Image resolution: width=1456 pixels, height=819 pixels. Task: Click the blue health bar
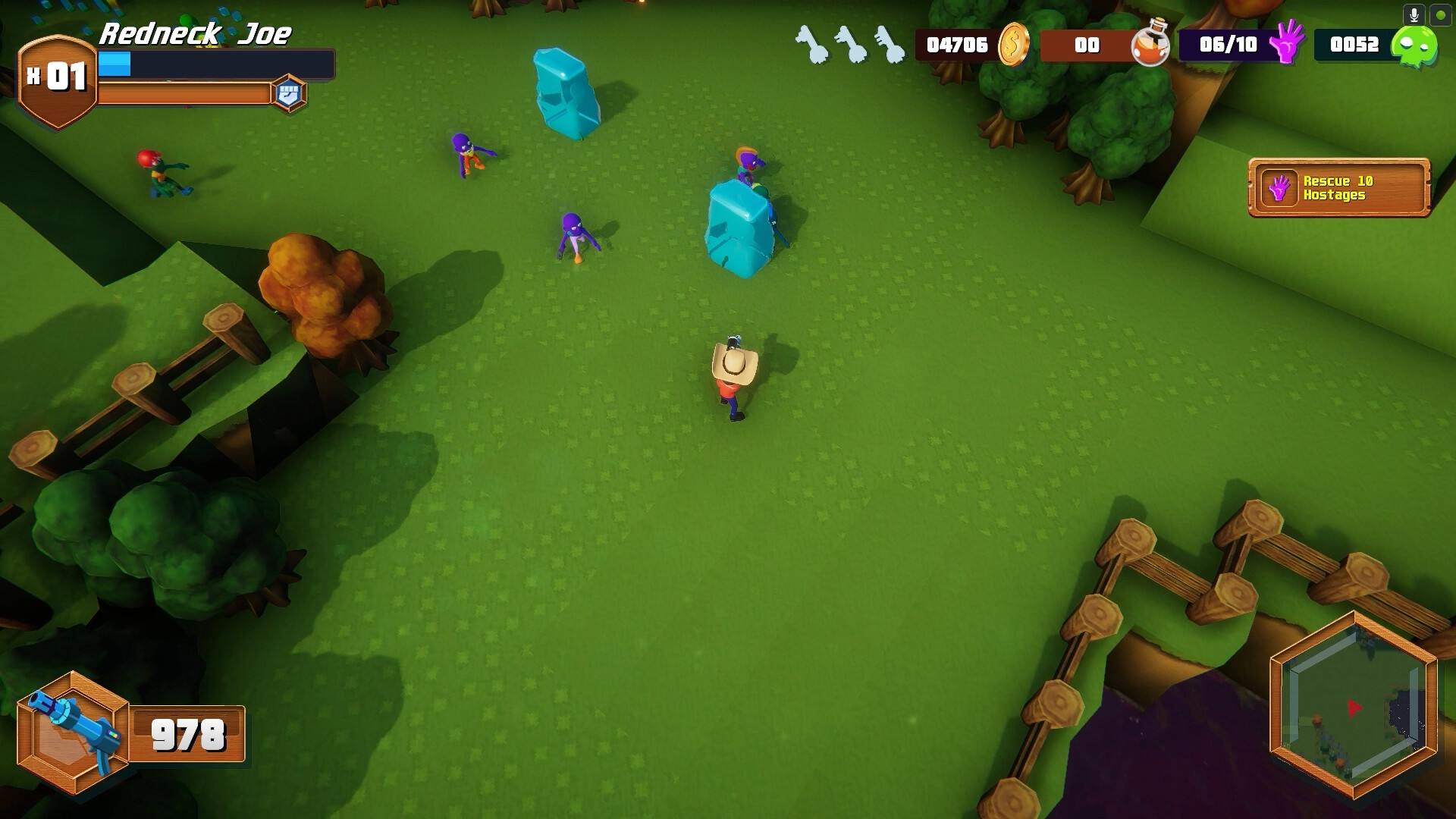click(x=115, y=64)
